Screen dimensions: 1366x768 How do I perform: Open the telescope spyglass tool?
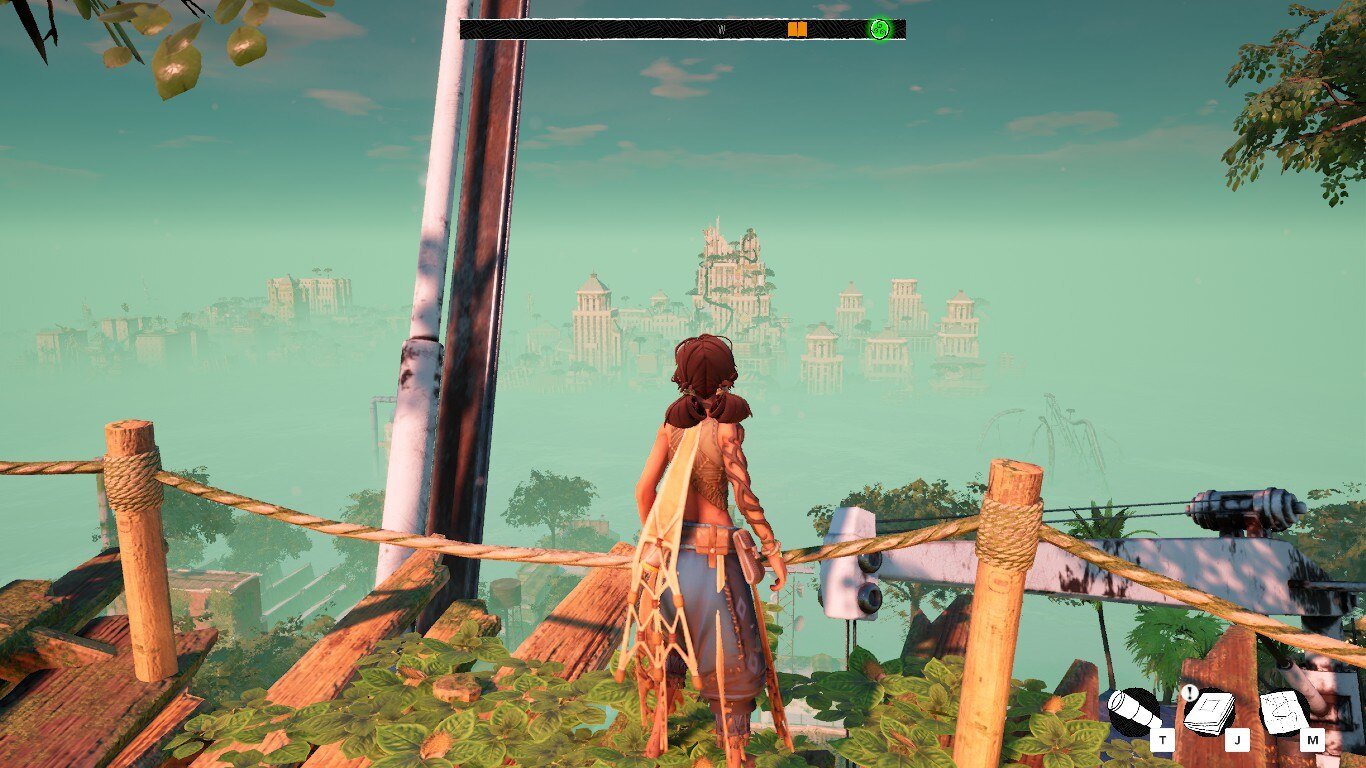[x=1135, y=712]
